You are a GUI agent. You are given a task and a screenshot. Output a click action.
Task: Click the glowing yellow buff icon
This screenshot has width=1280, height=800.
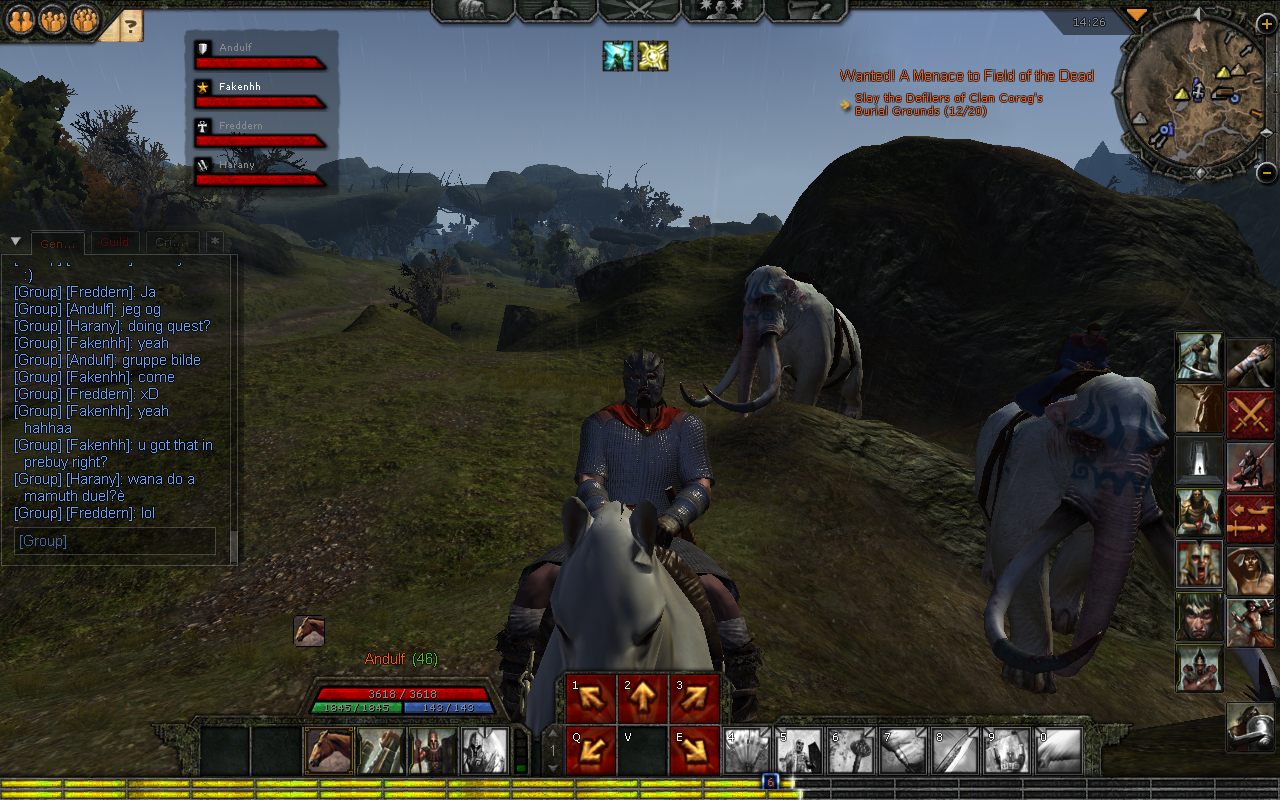pyautogui.click(x=653, y=56)
